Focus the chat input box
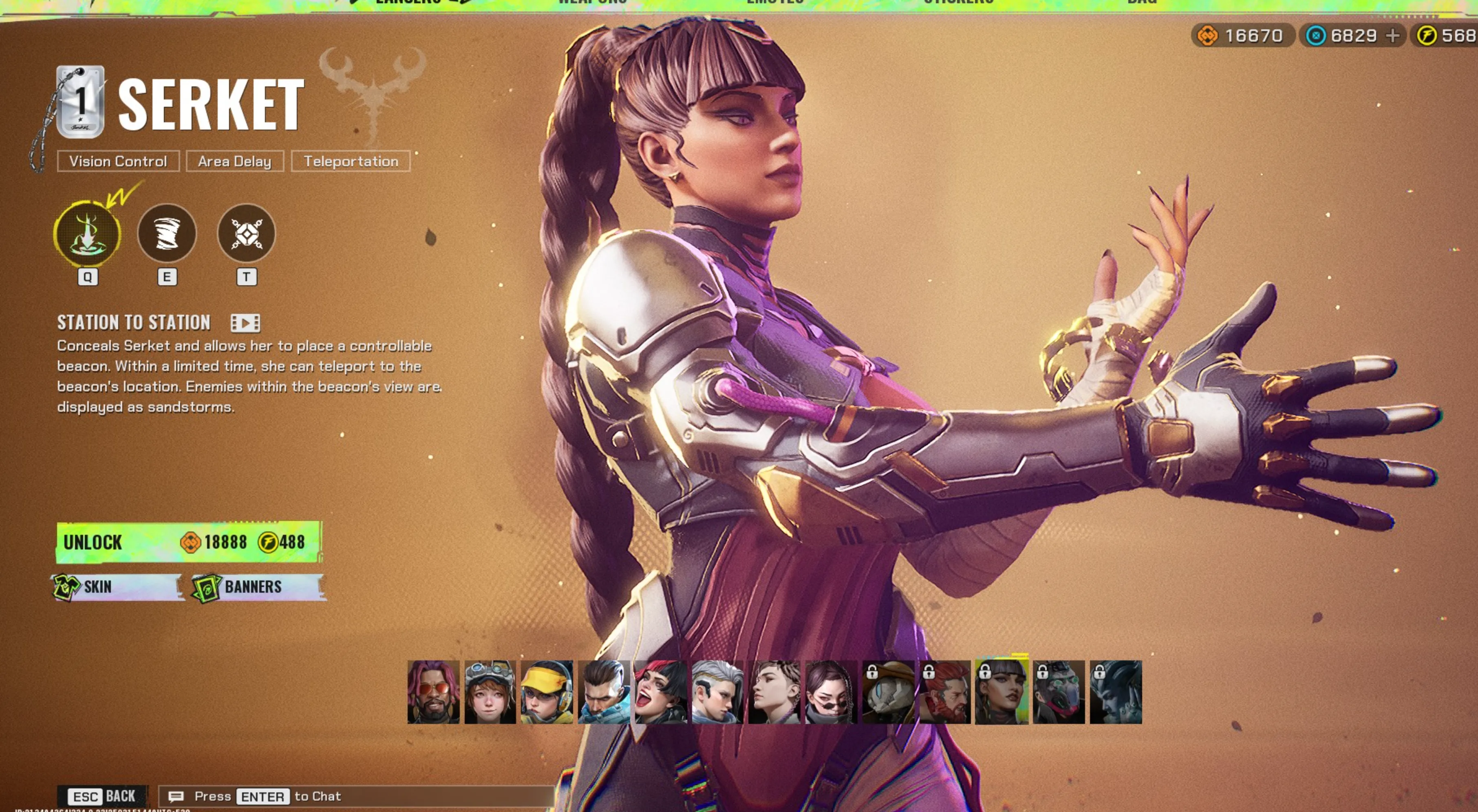Screen dimensions: 1478x812 (356, 796)
